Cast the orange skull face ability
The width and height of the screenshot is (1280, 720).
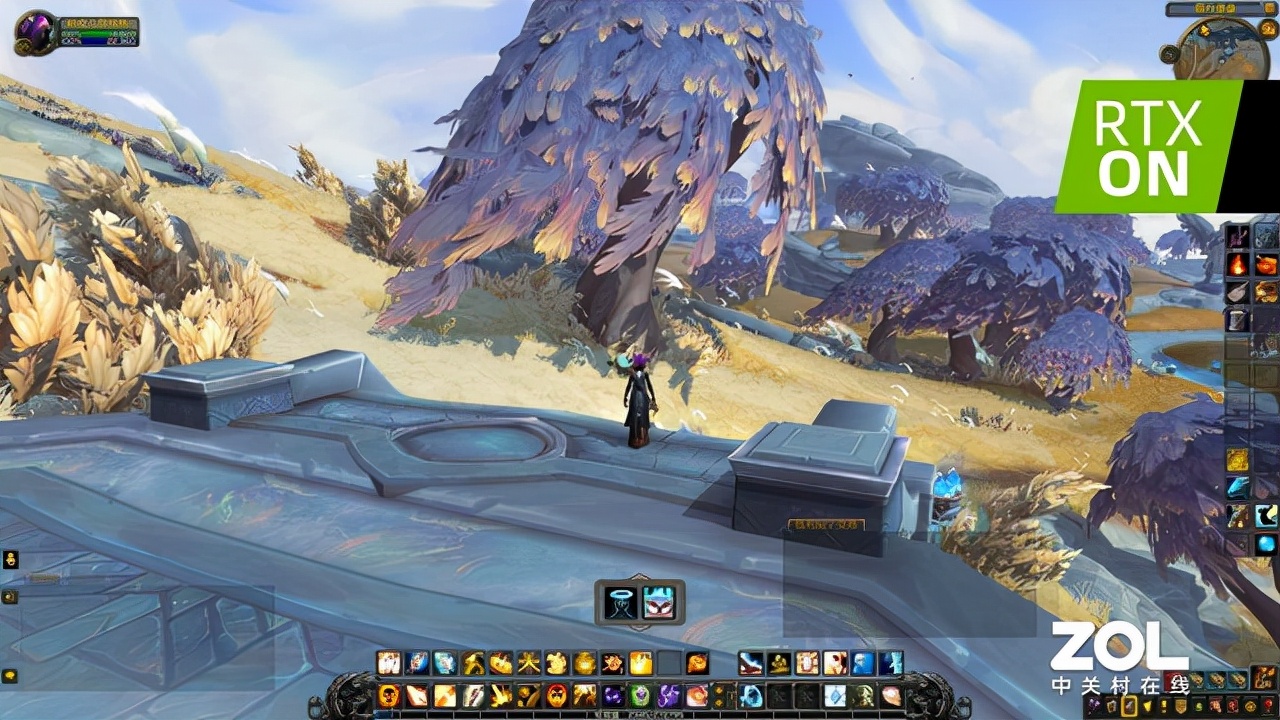coord(388,696)
